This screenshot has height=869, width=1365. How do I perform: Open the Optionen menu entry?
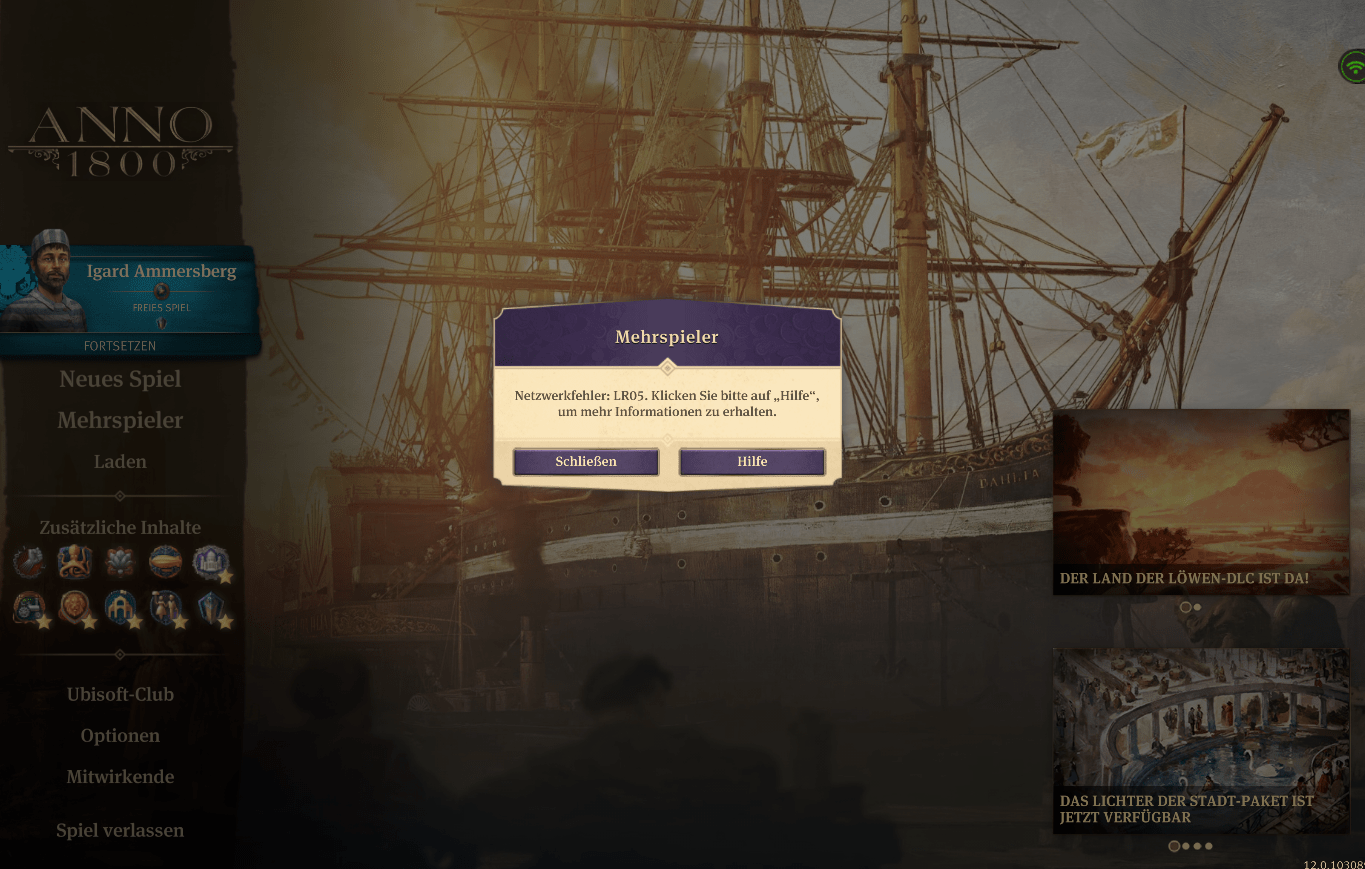coord(120,735)
